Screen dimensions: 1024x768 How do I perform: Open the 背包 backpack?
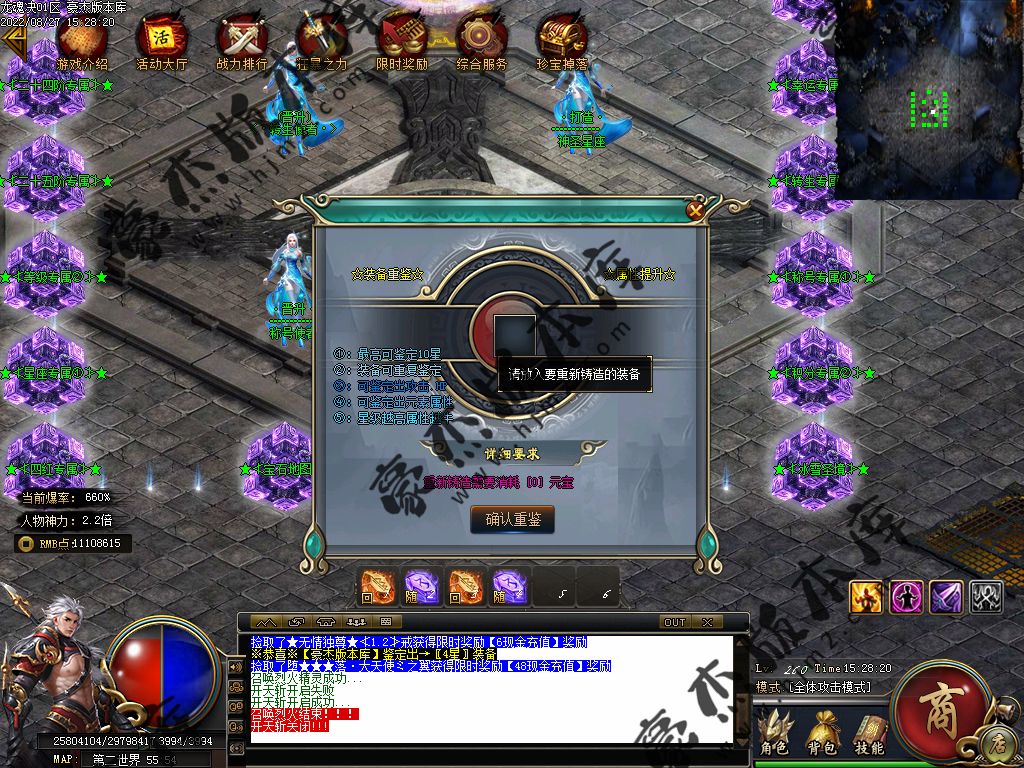[822, 734]
